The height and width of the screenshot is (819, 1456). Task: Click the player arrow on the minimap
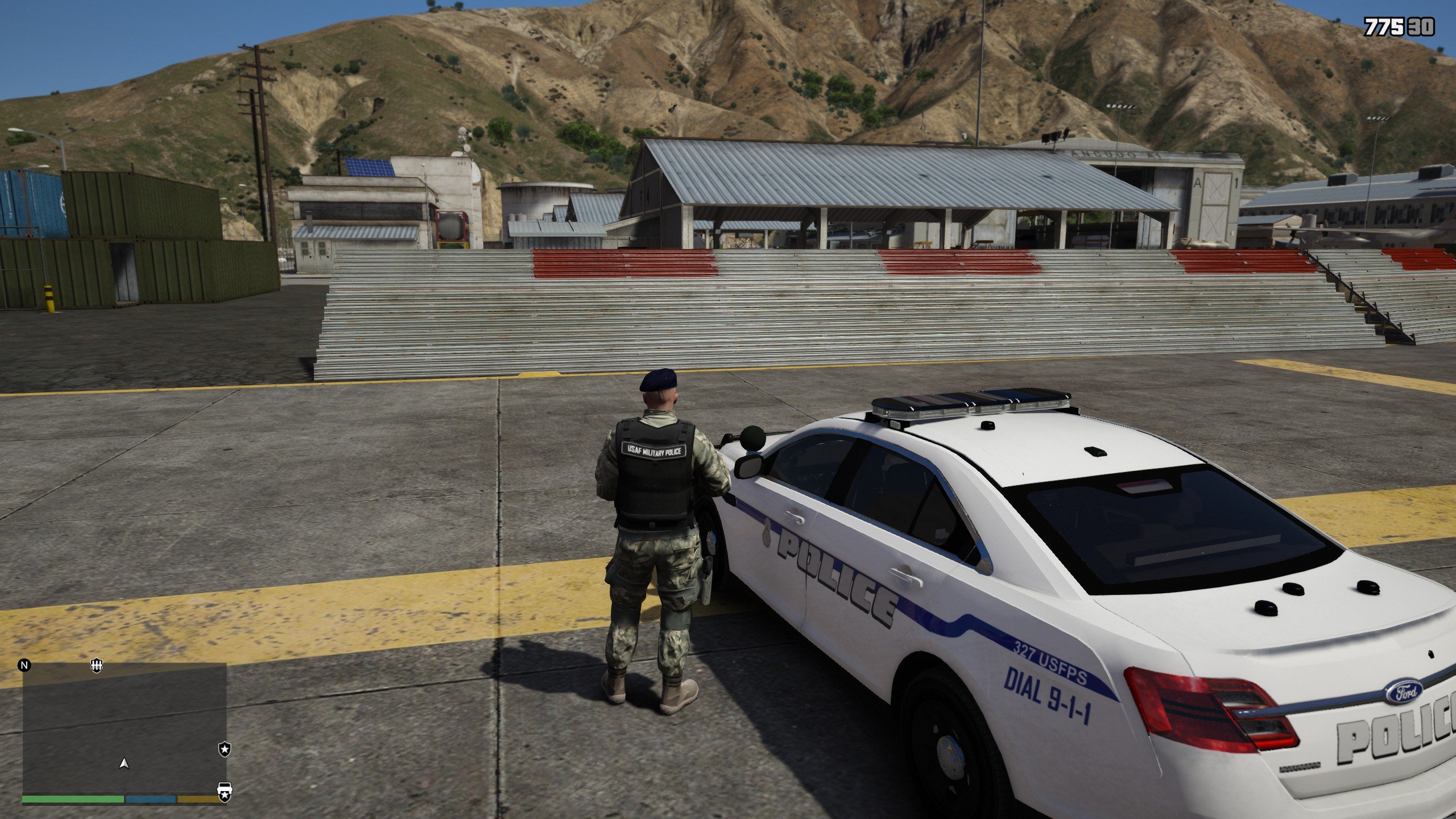click(123, 763)
